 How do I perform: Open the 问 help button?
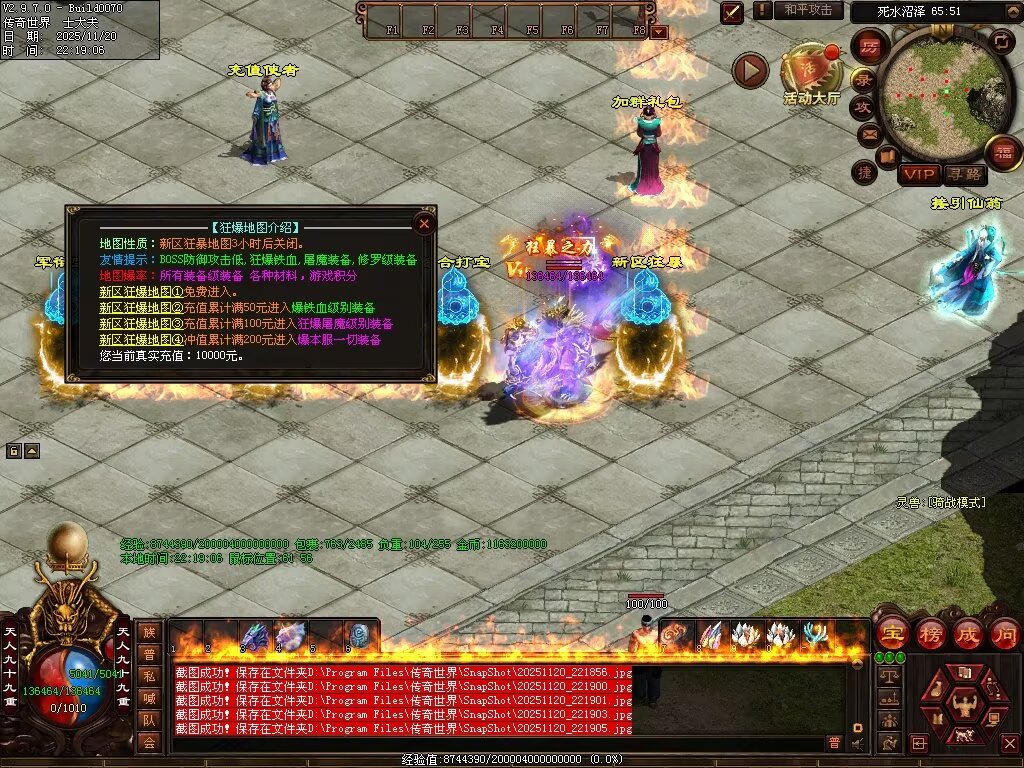coord(1004,634)
